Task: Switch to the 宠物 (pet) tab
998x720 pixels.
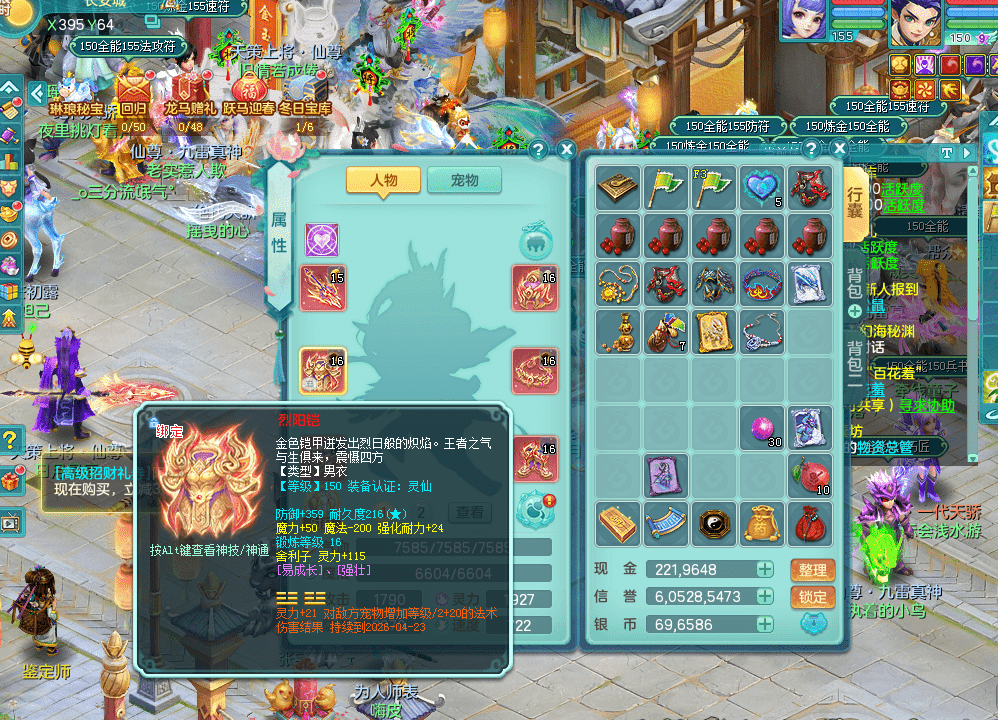Action: pos(464,180)
